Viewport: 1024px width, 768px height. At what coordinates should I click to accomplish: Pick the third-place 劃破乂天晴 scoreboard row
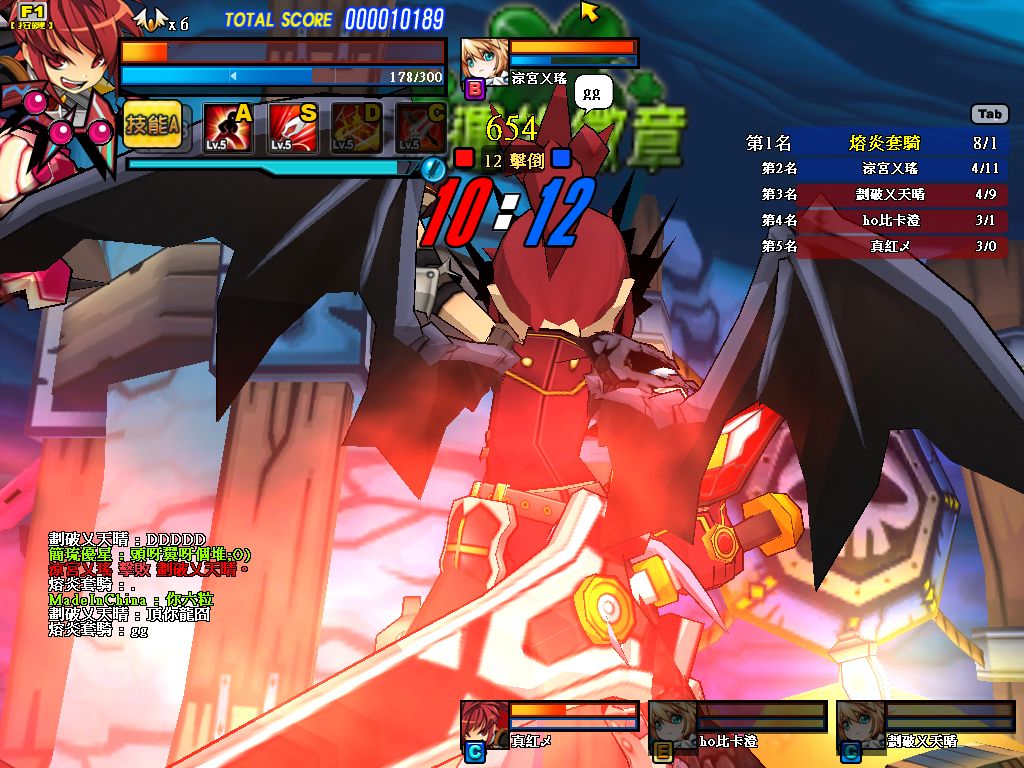[x=876, y=194]
